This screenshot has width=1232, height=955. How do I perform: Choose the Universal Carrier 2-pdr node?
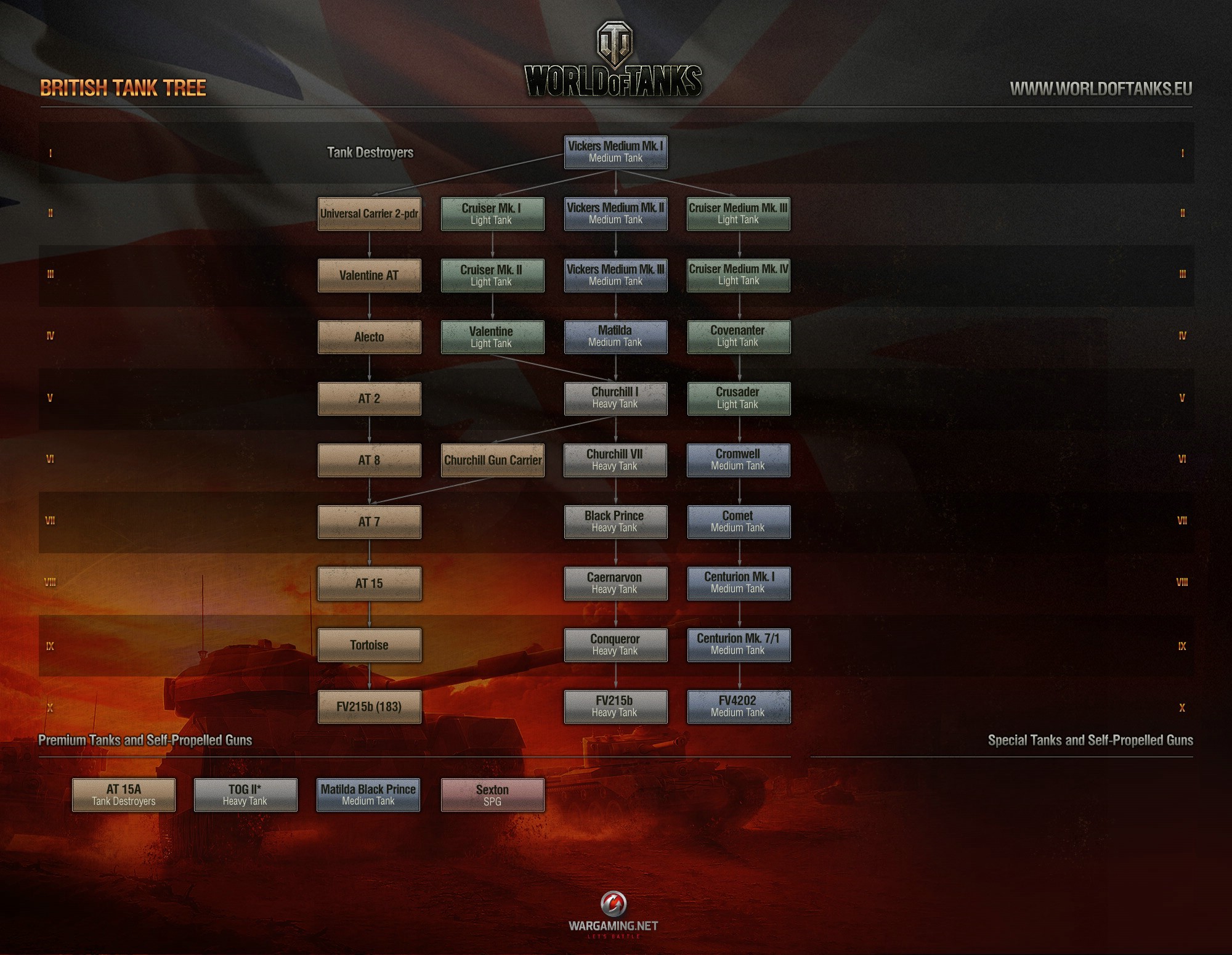click(x=369, y=214)
